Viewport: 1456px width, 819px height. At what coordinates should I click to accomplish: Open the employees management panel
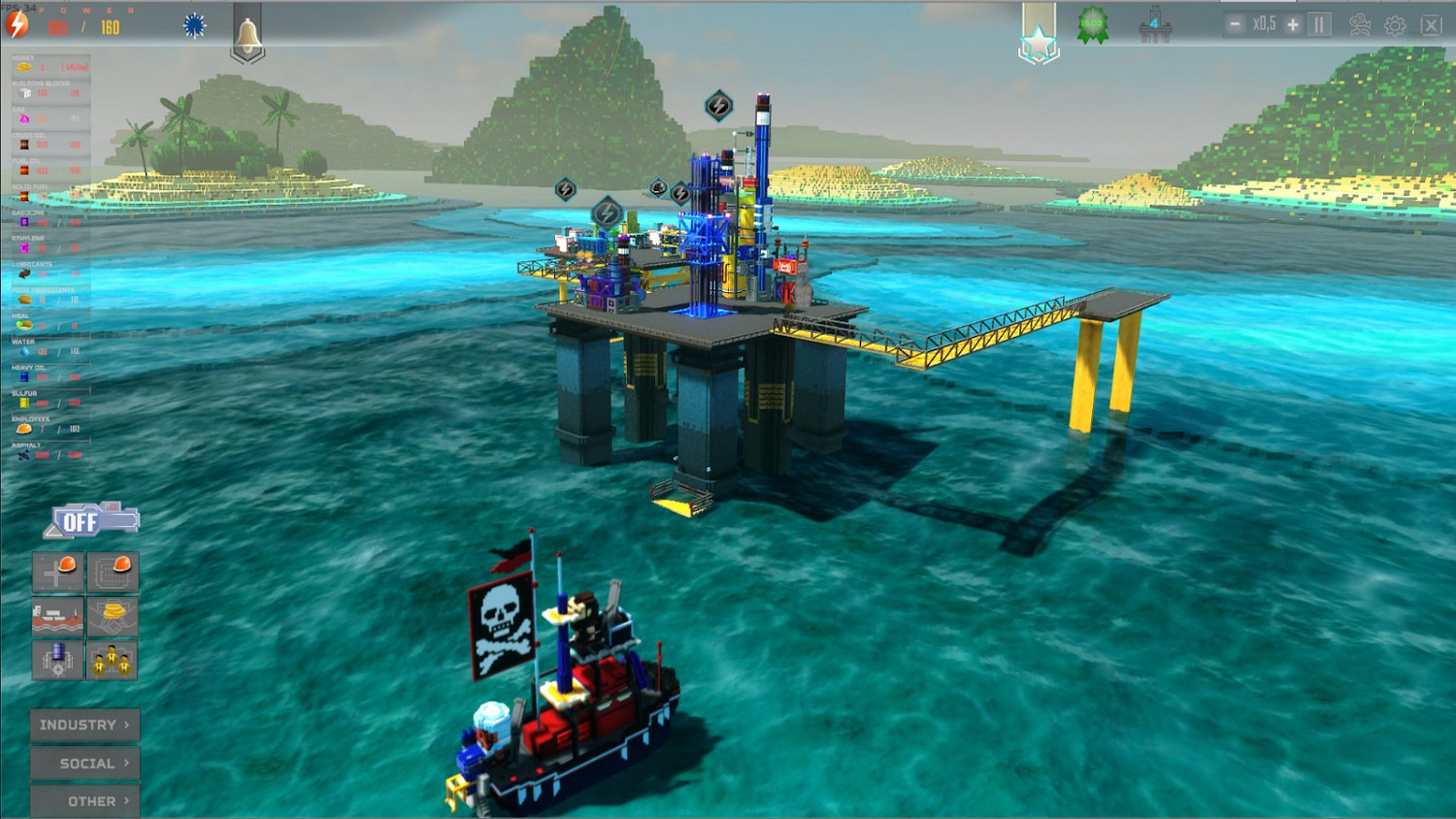[x=113, y=661]
